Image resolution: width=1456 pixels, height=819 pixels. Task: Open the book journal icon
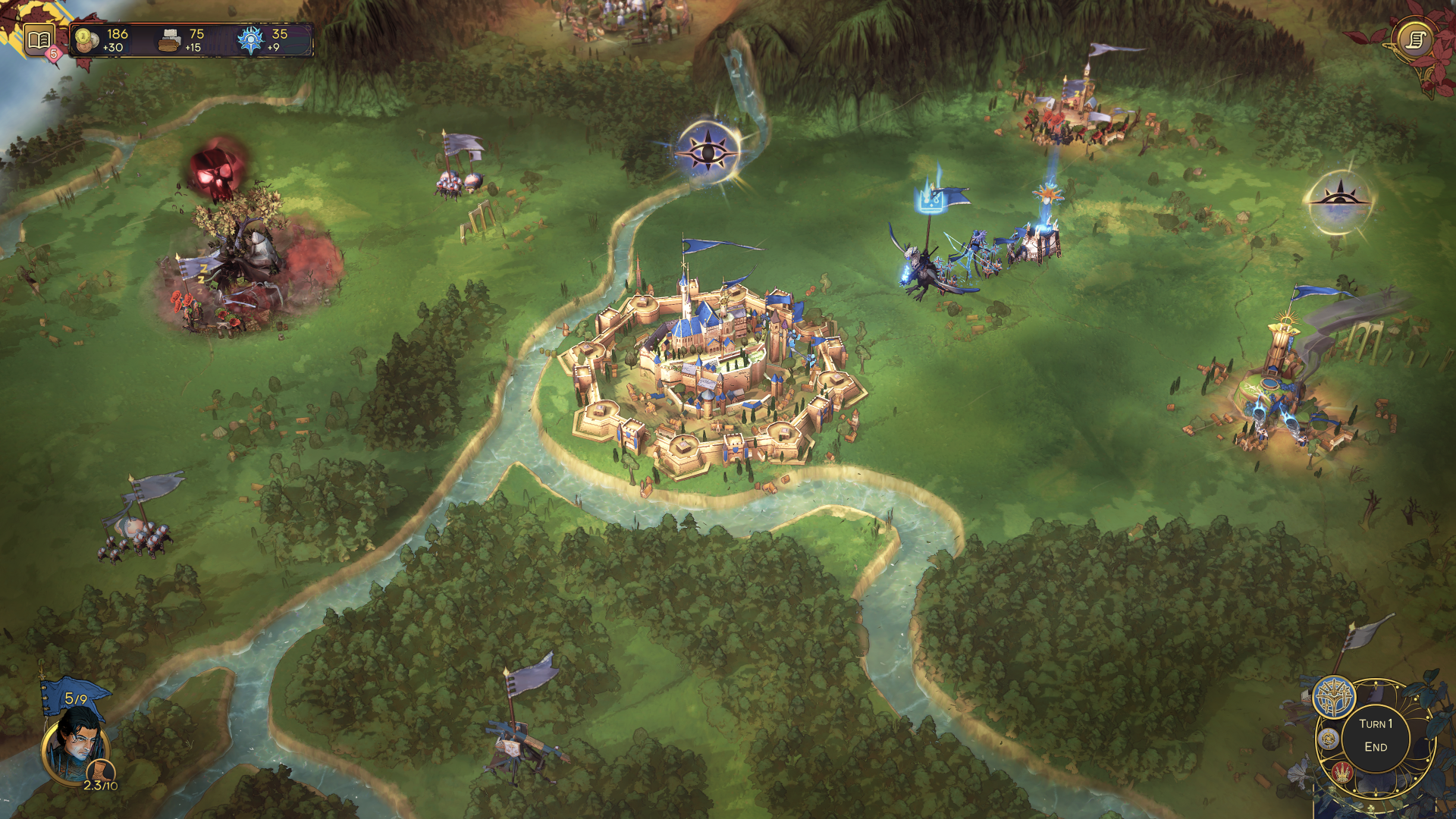click(x=39, y=39)
